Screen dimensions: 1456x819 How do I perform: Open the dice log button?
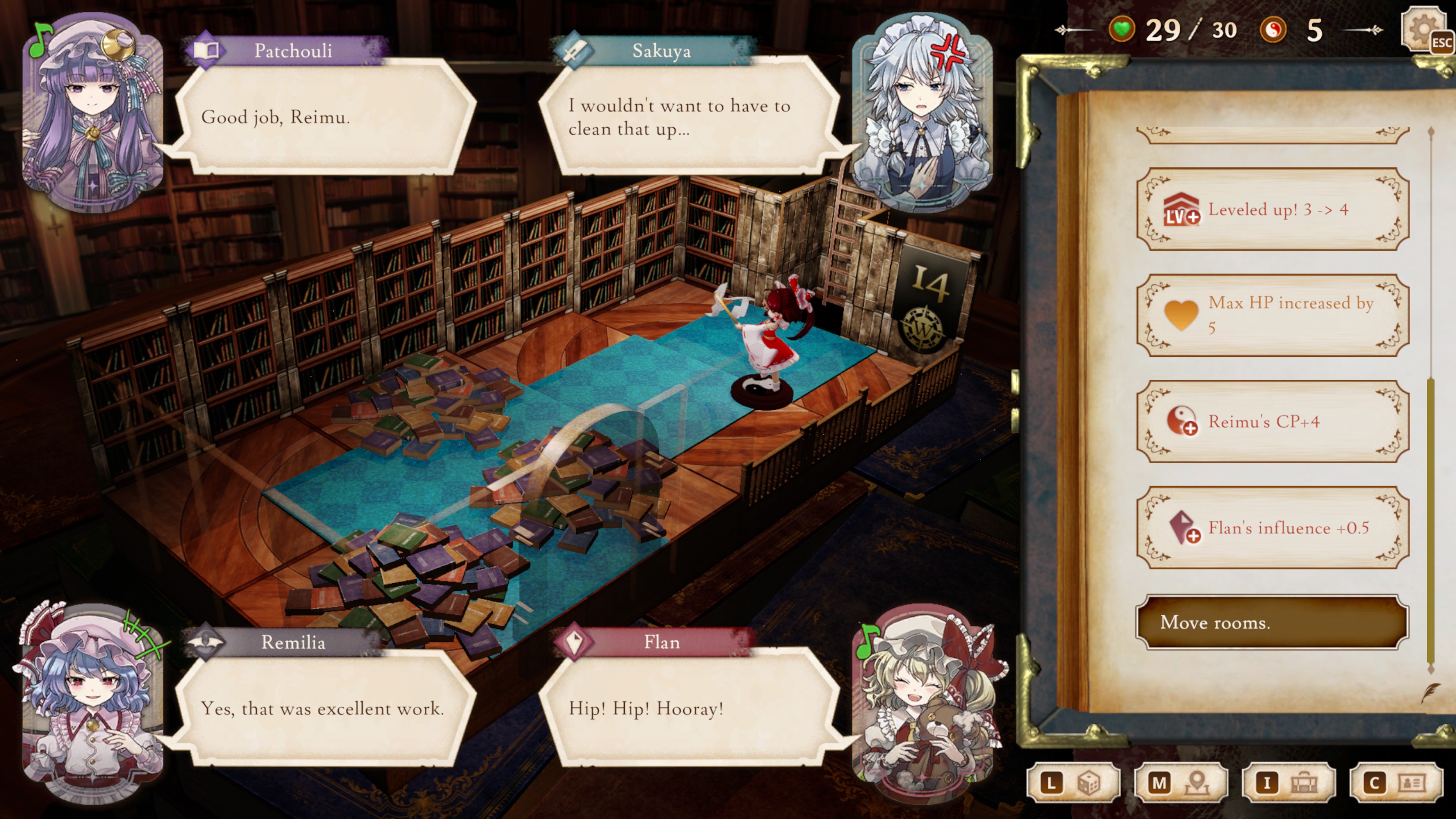[1073, 783]
